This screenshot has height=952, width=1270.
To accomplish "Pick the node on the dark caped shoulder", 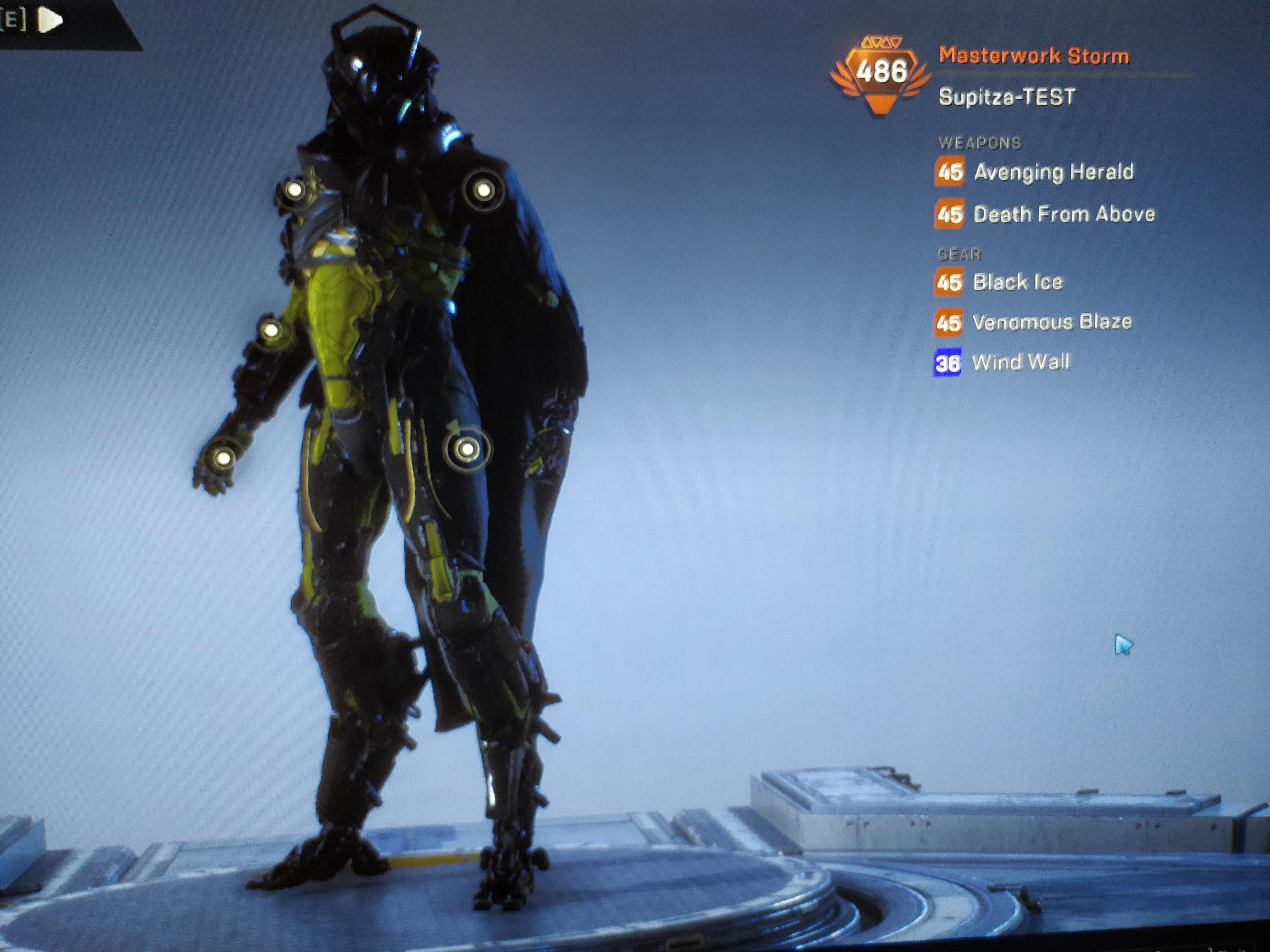I will pos(483,189).
